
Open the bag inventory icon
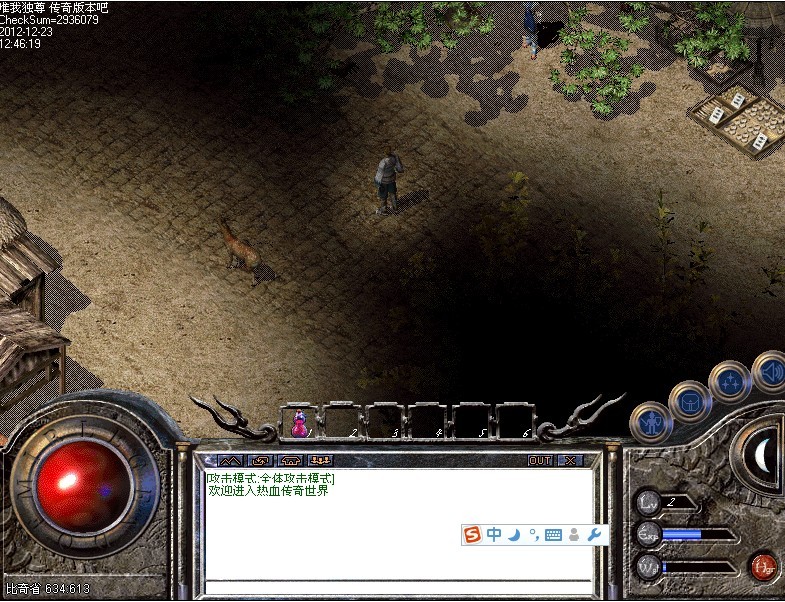tap(690, 402)
